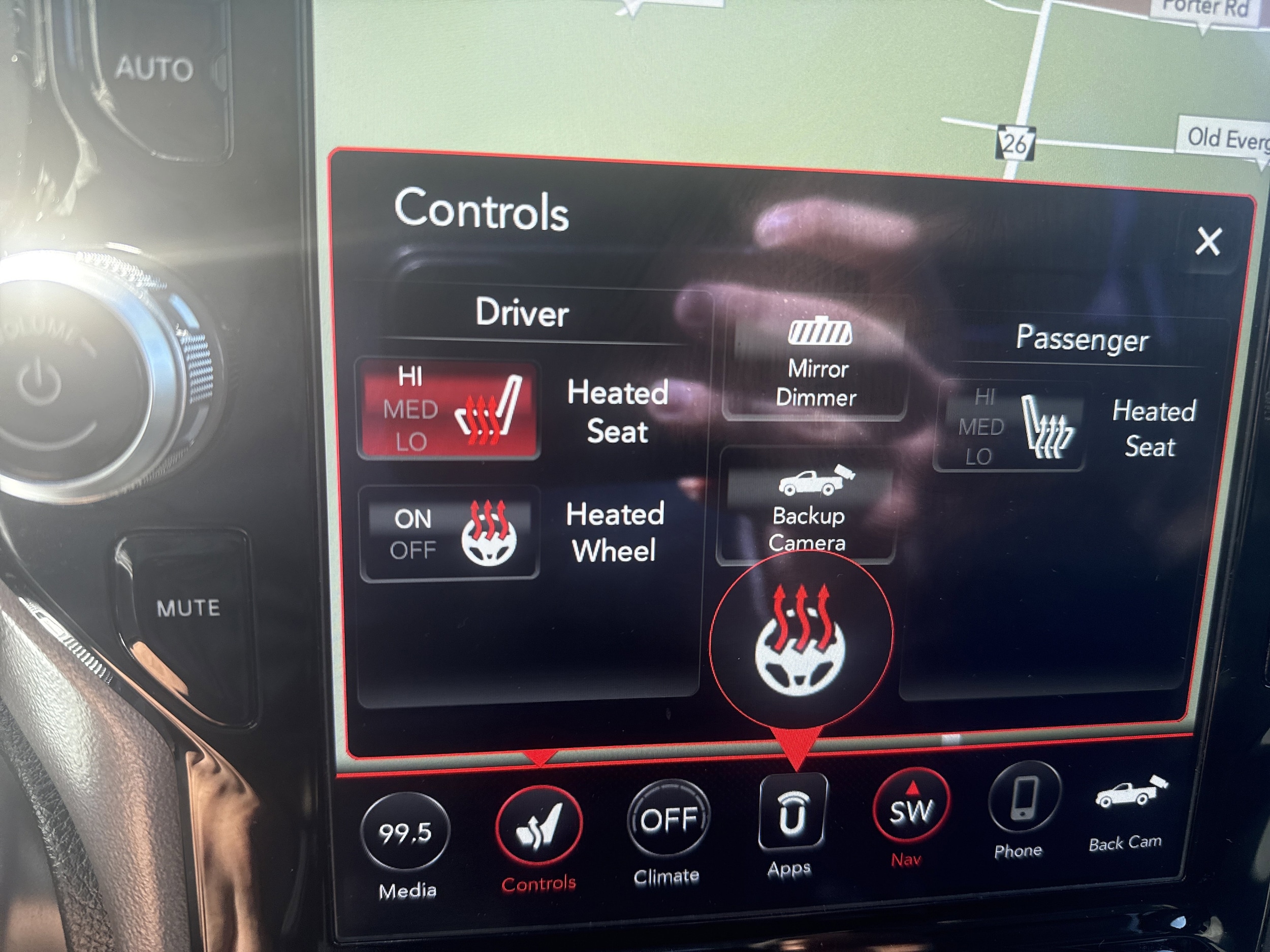Toggle the driver heated seat
The image size is (1270, 952).
pyautogui.click(x=449, y=410)
